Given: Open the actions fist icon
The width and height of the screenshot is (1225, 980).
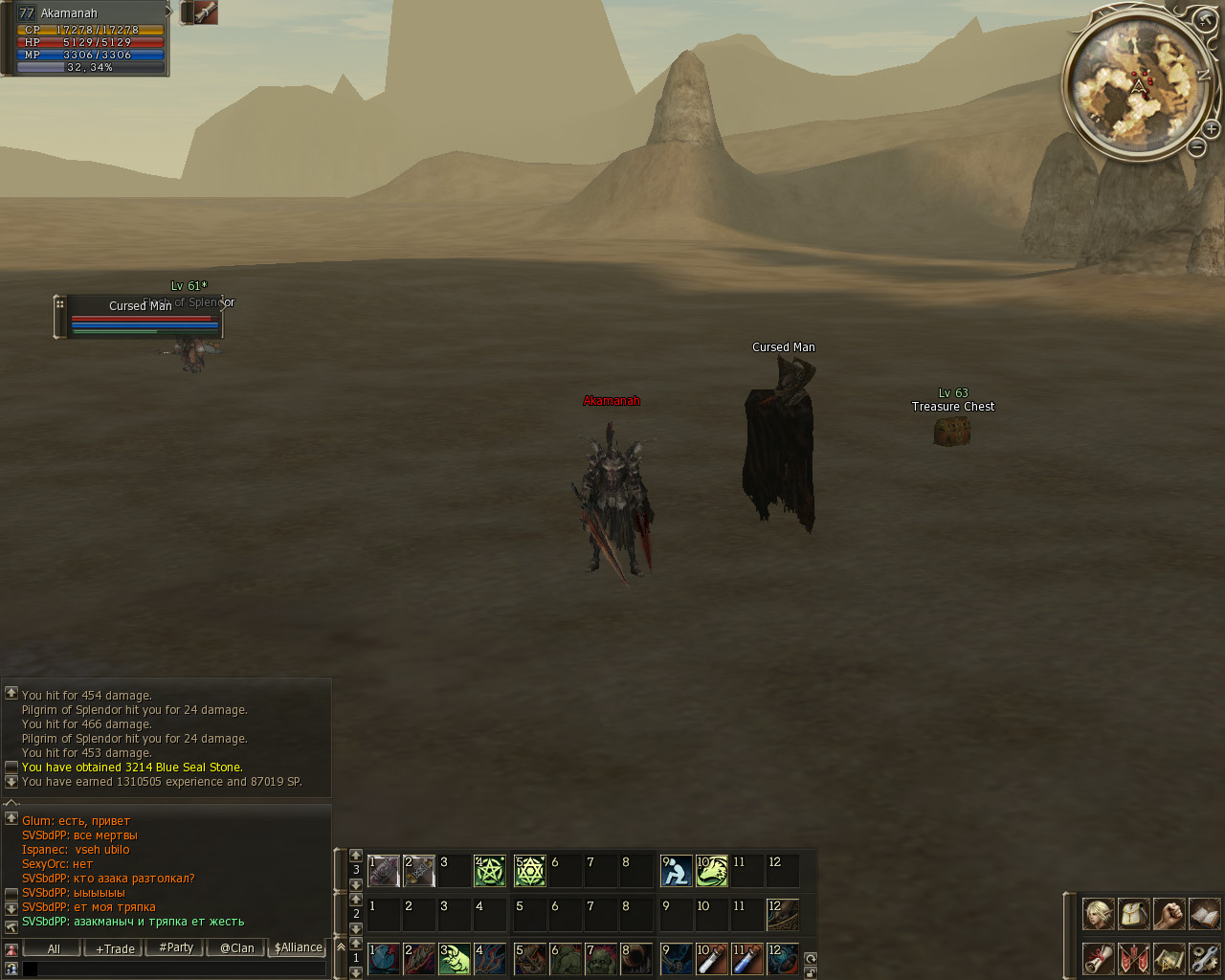Looking at the screenshot, I should click(1169, 914).
